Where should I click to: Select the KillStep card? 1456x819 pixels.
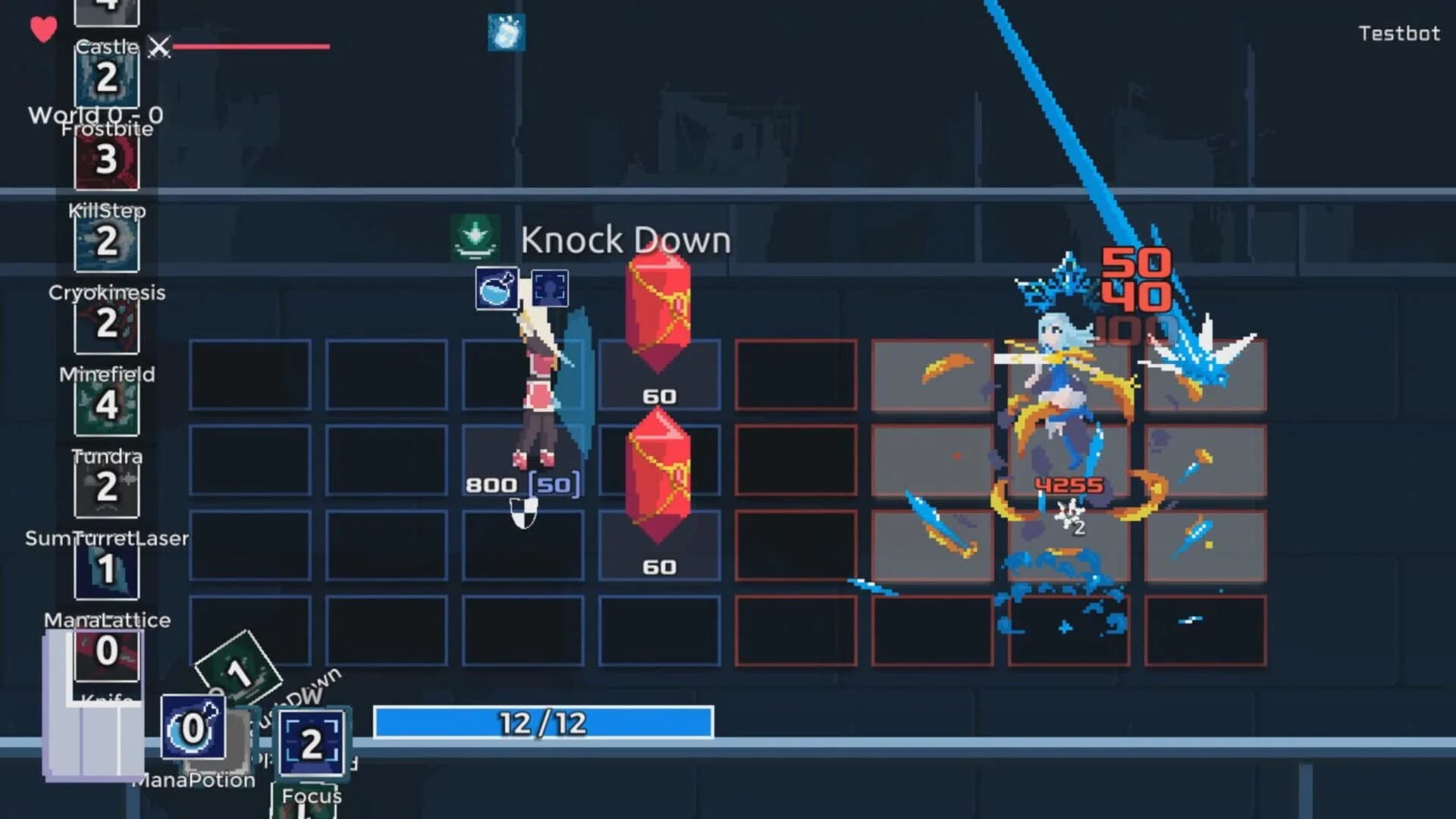[106, 243]
